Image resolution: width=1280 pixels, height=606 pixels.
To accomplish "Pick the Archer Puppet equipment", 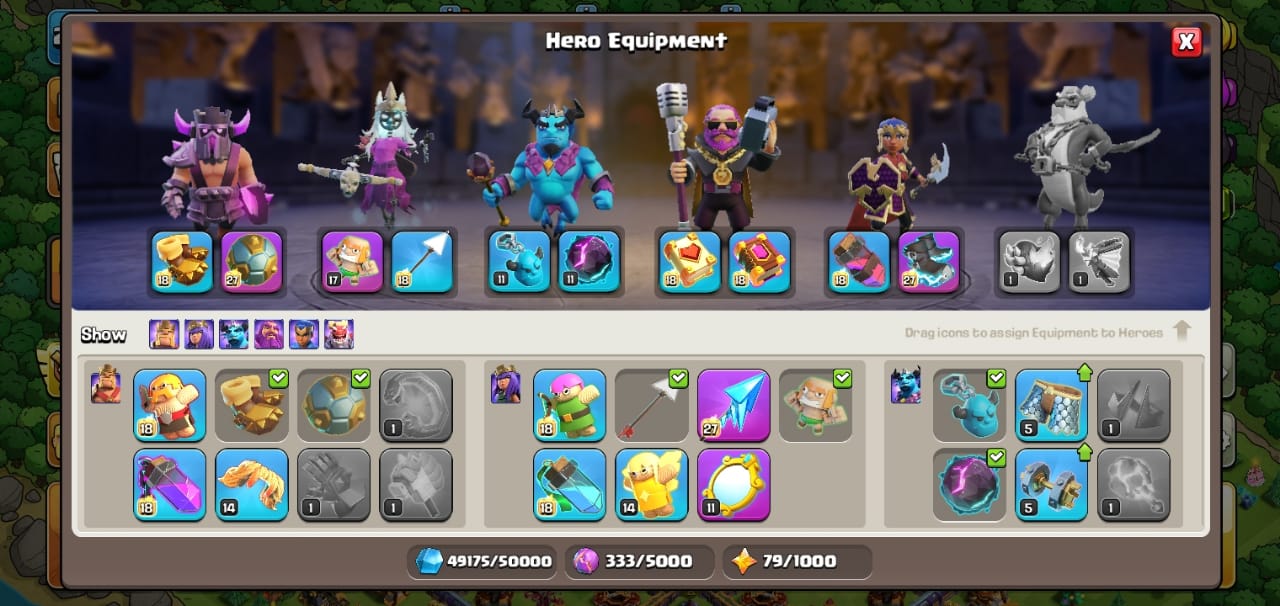I will [570, 405].
